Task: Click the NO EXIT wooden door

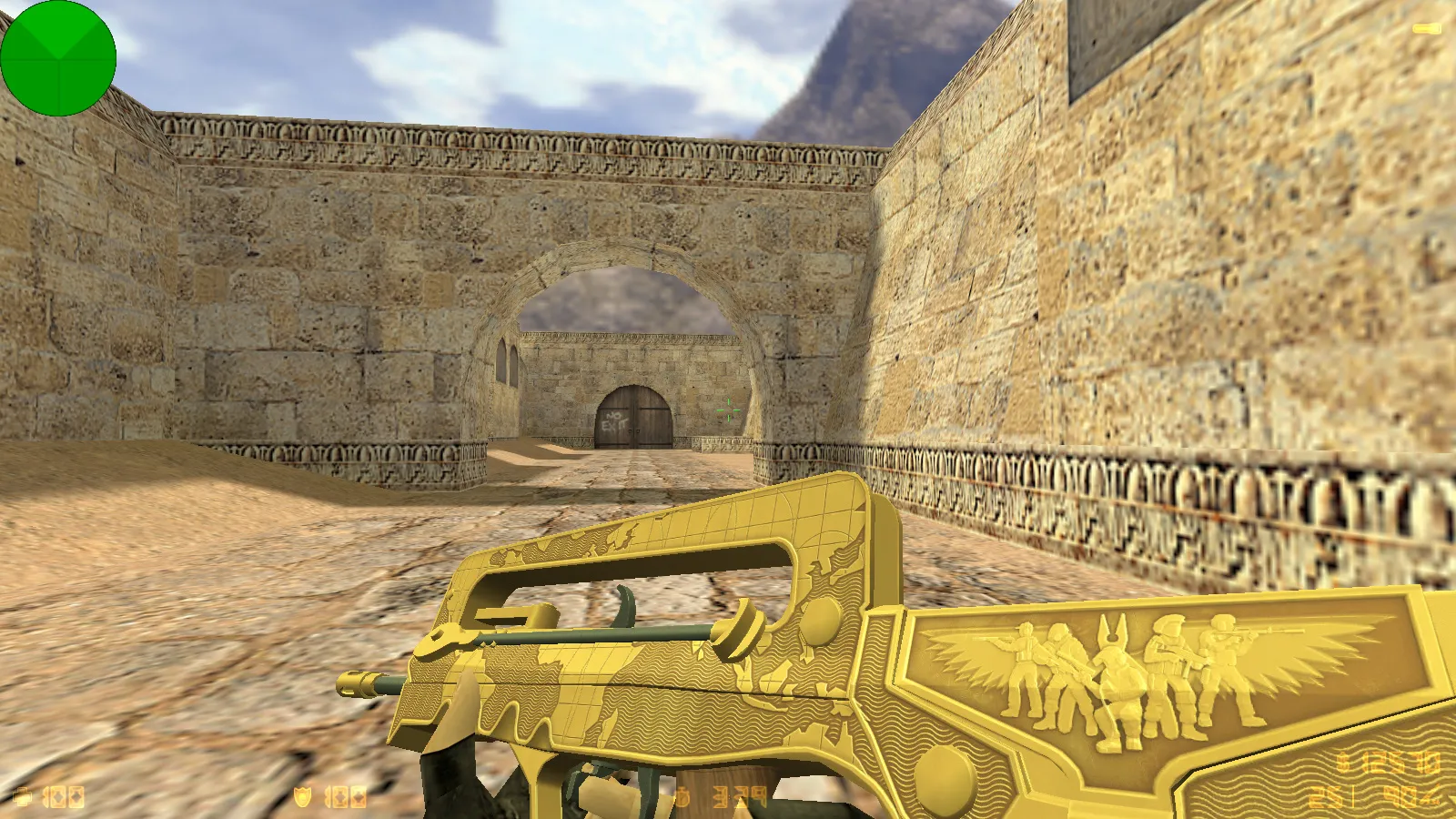Action: [x=637, y=419]
